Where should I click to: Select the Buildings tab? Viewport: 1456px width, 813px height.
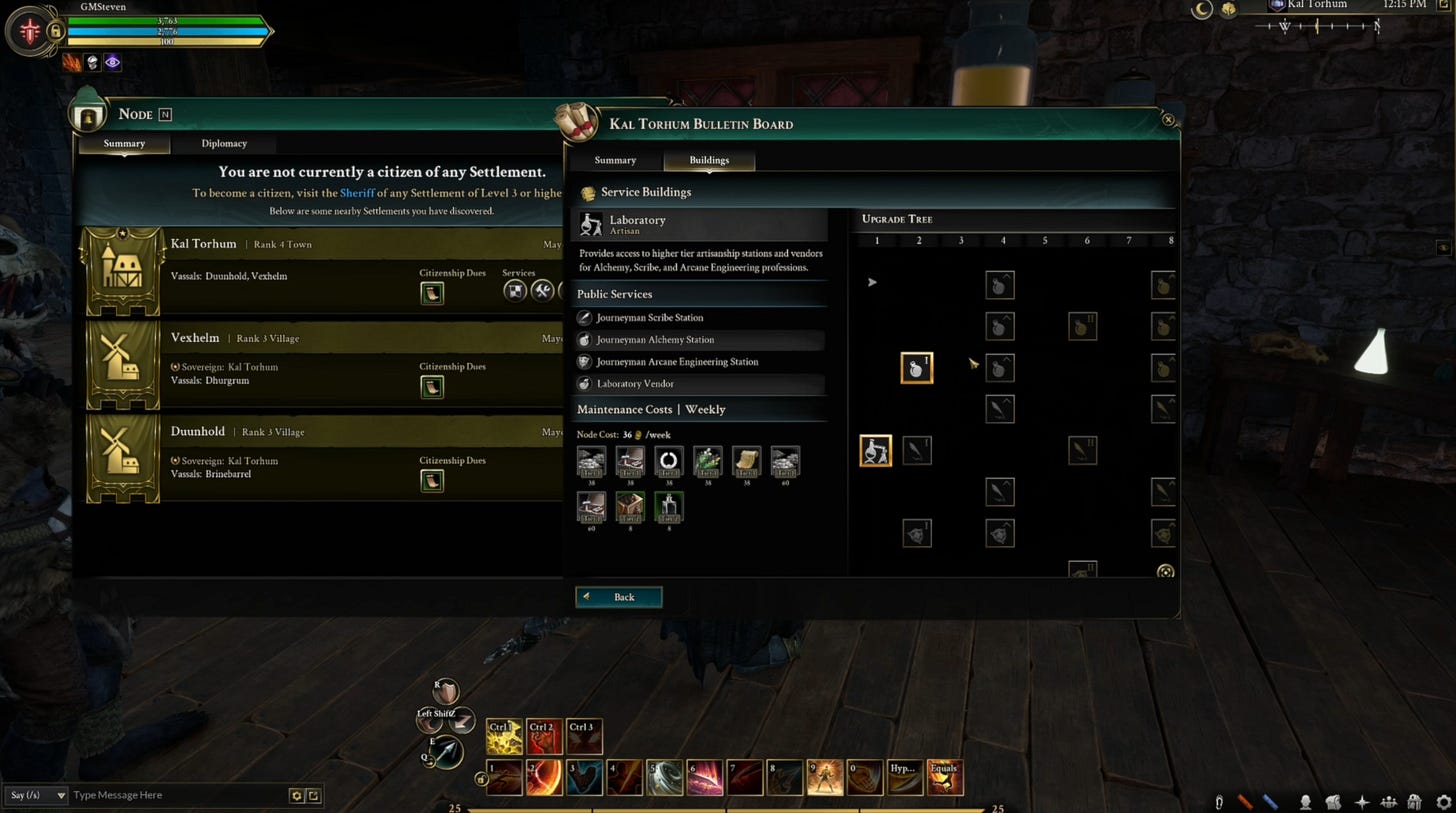click(x=709, y=160)
